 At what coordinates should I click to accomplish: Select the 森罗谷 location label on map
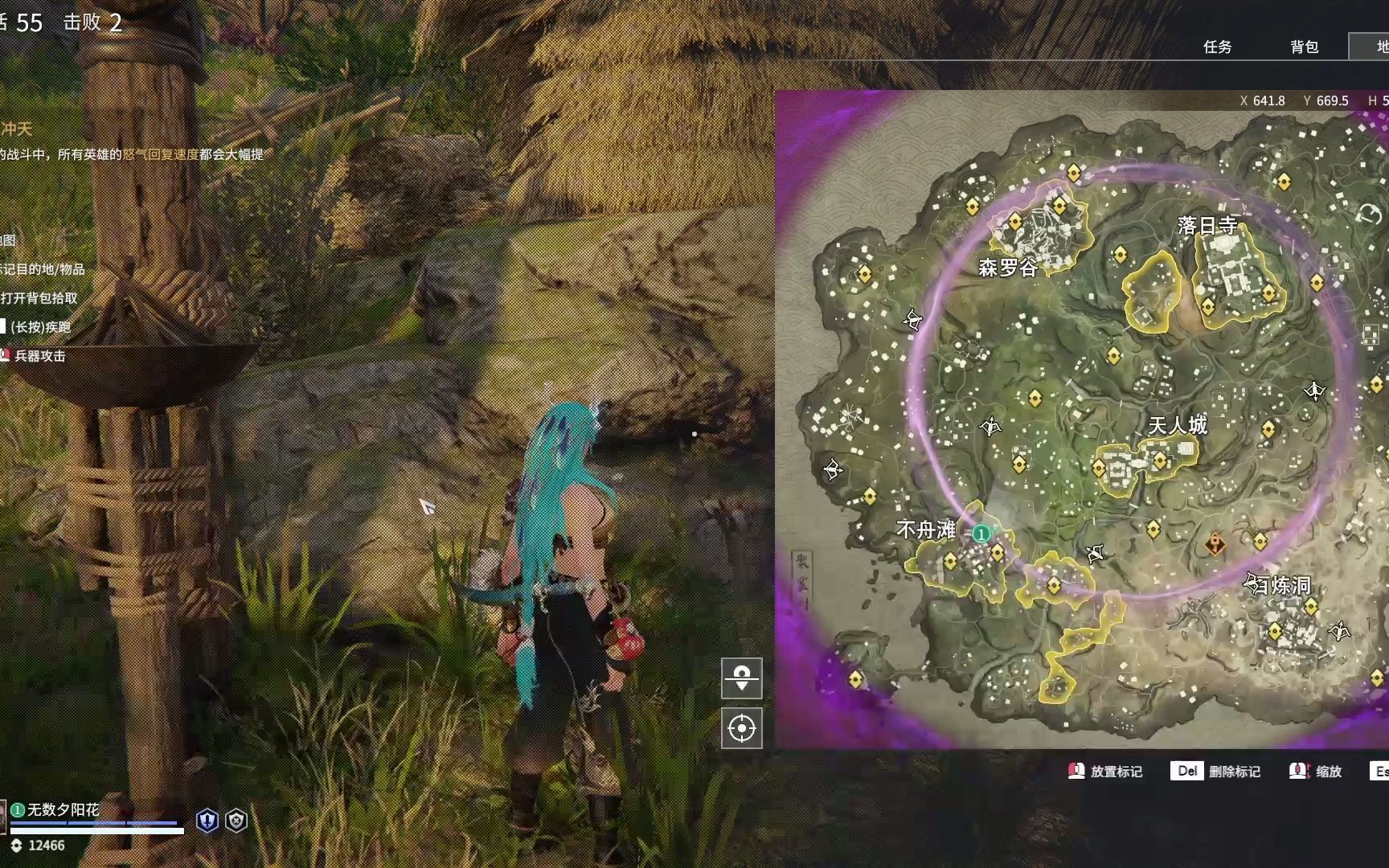[x=1007, y=268]
